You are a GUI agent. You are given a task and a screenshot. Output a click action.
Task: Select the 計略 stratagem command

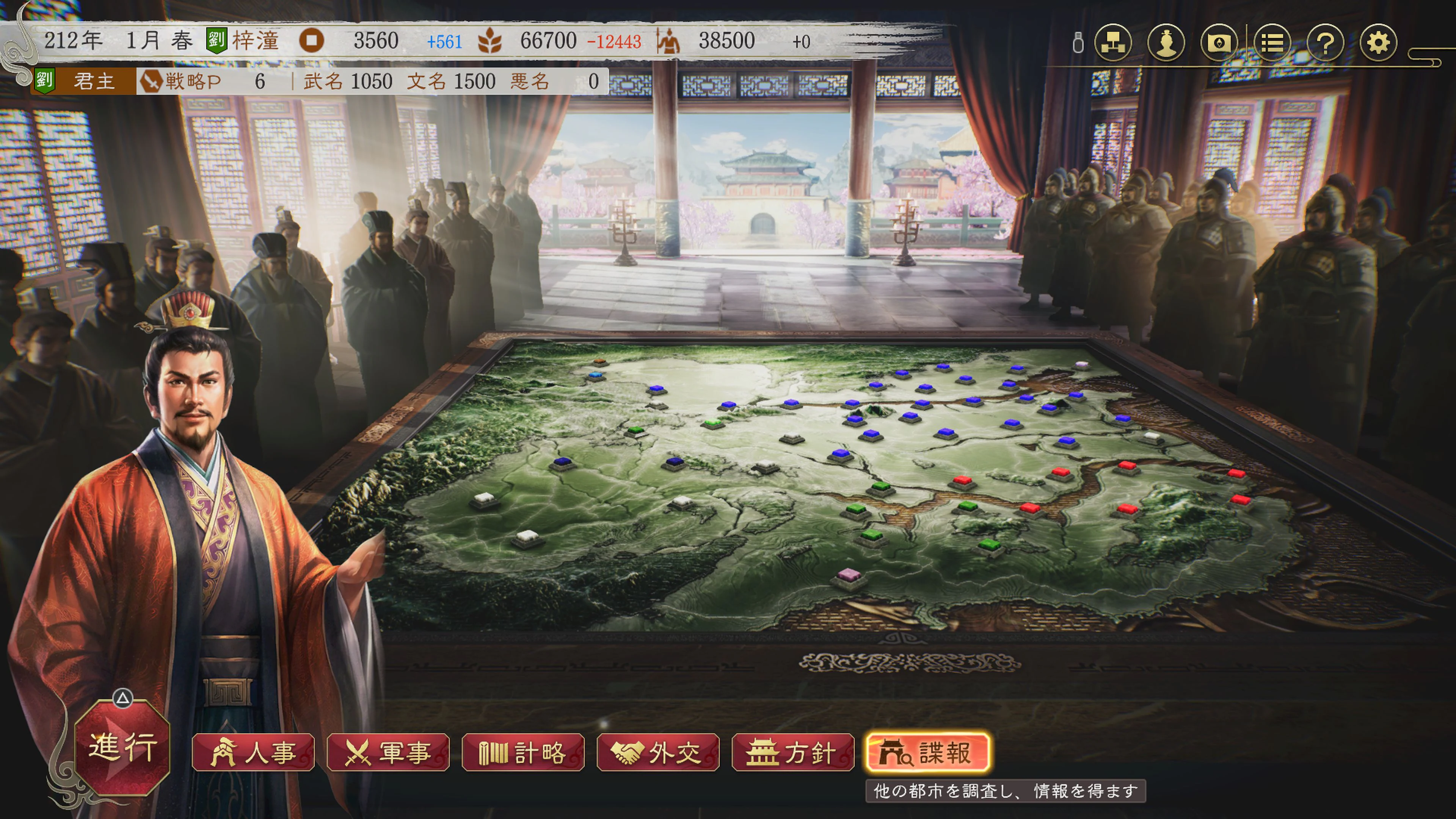coord(523,753)
